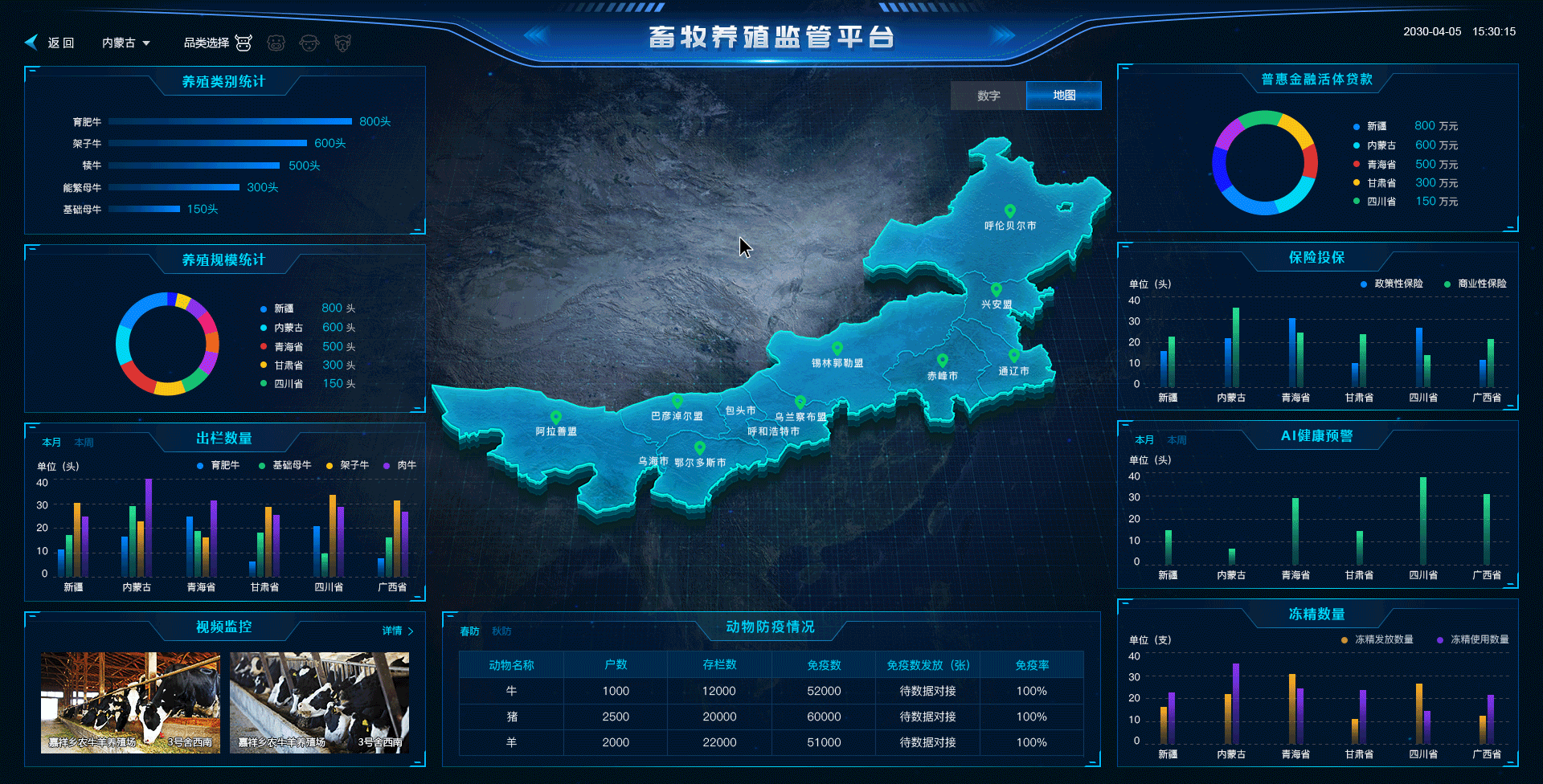The image size is (1543, 784).
Task: Click the map pin for 呼伦贝尔市
Action: (1009, 213)
